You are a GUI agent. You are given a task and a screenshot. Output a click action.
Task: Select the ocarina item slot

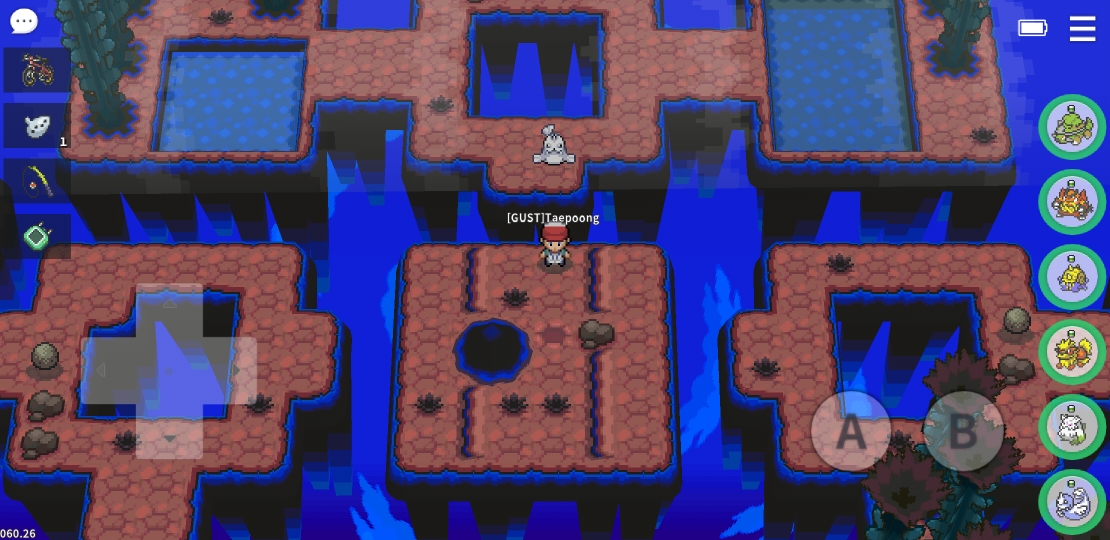coord(37,126)
